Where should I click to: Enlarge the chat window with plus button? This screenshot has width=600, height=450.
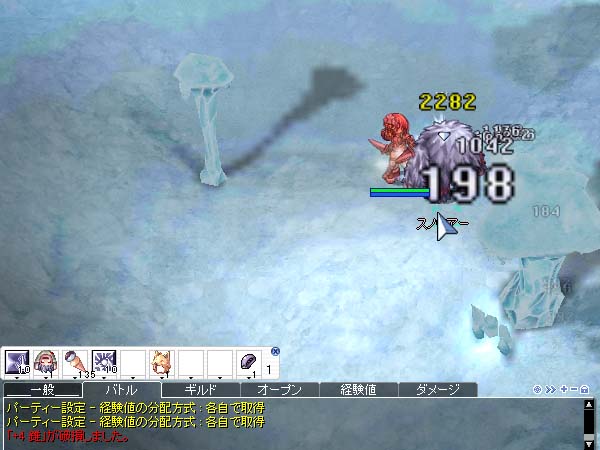pyautogui.click(x=562, y=389)
